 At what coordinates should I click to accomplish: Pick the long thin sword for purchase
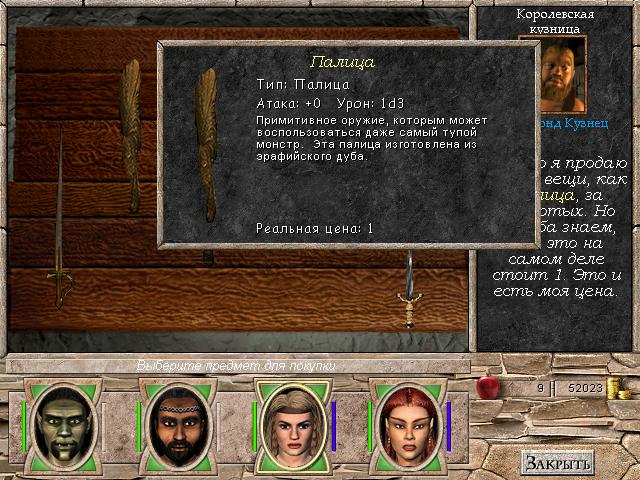pos(60,220)
